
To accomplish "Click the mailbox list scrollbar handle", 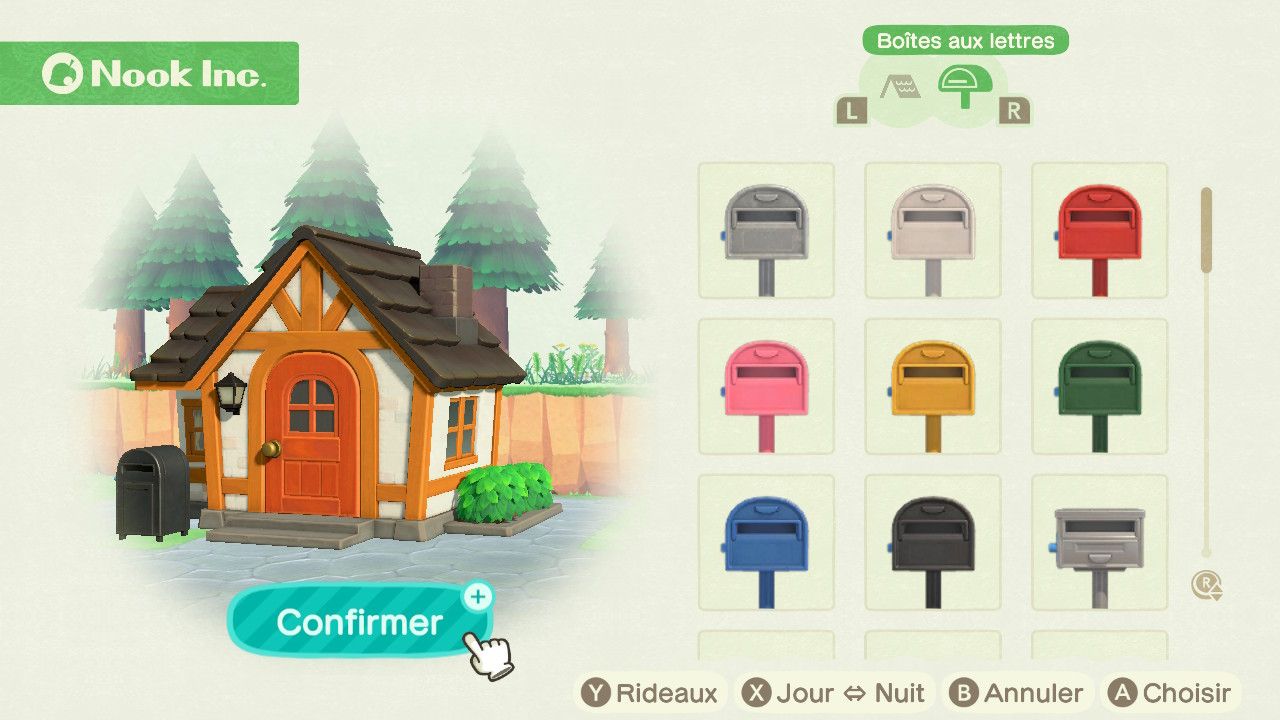I will pos(1206,230).
